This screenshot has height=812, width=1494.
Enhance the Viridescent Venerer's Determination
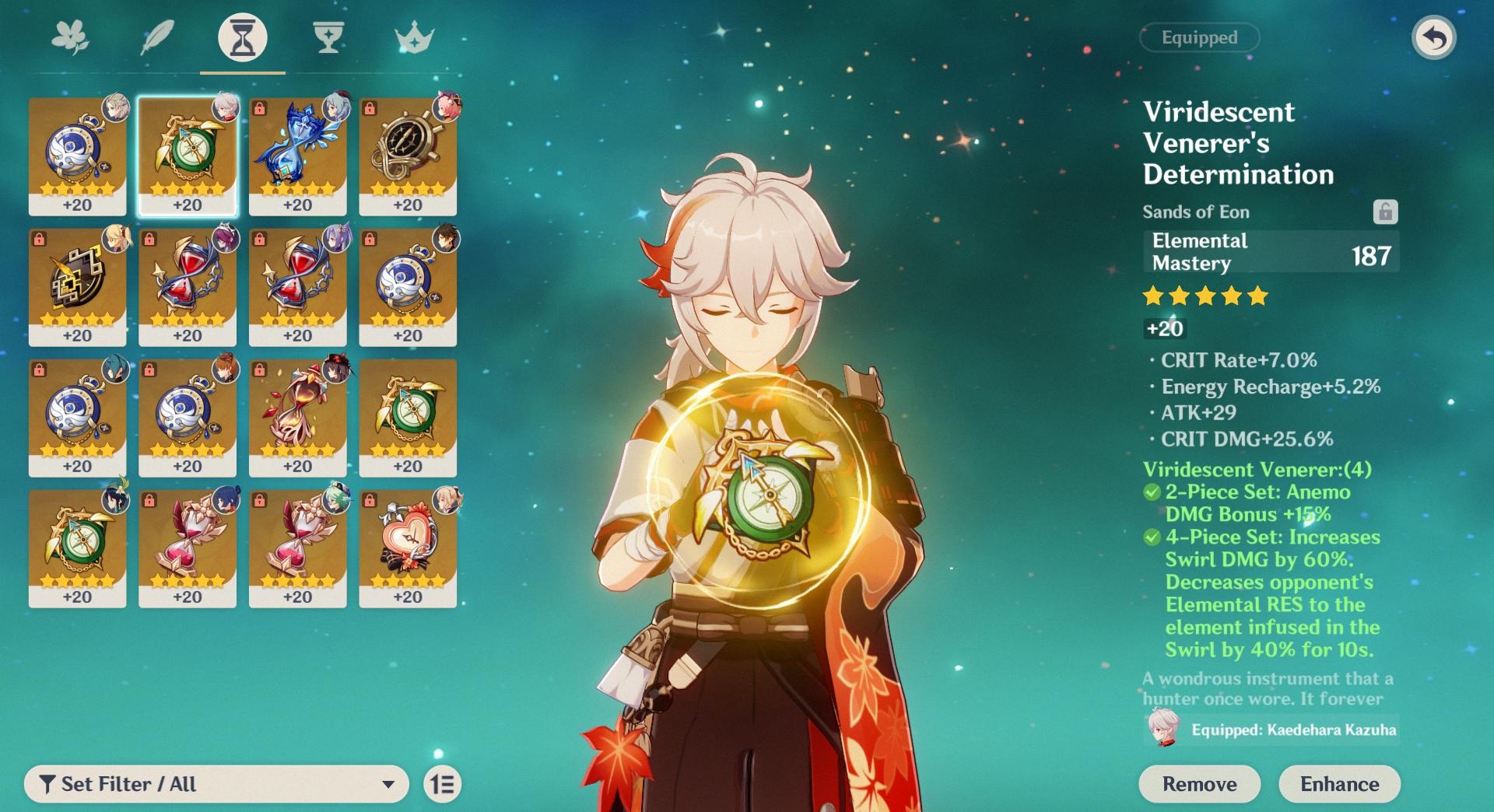tap(1339, 784)
